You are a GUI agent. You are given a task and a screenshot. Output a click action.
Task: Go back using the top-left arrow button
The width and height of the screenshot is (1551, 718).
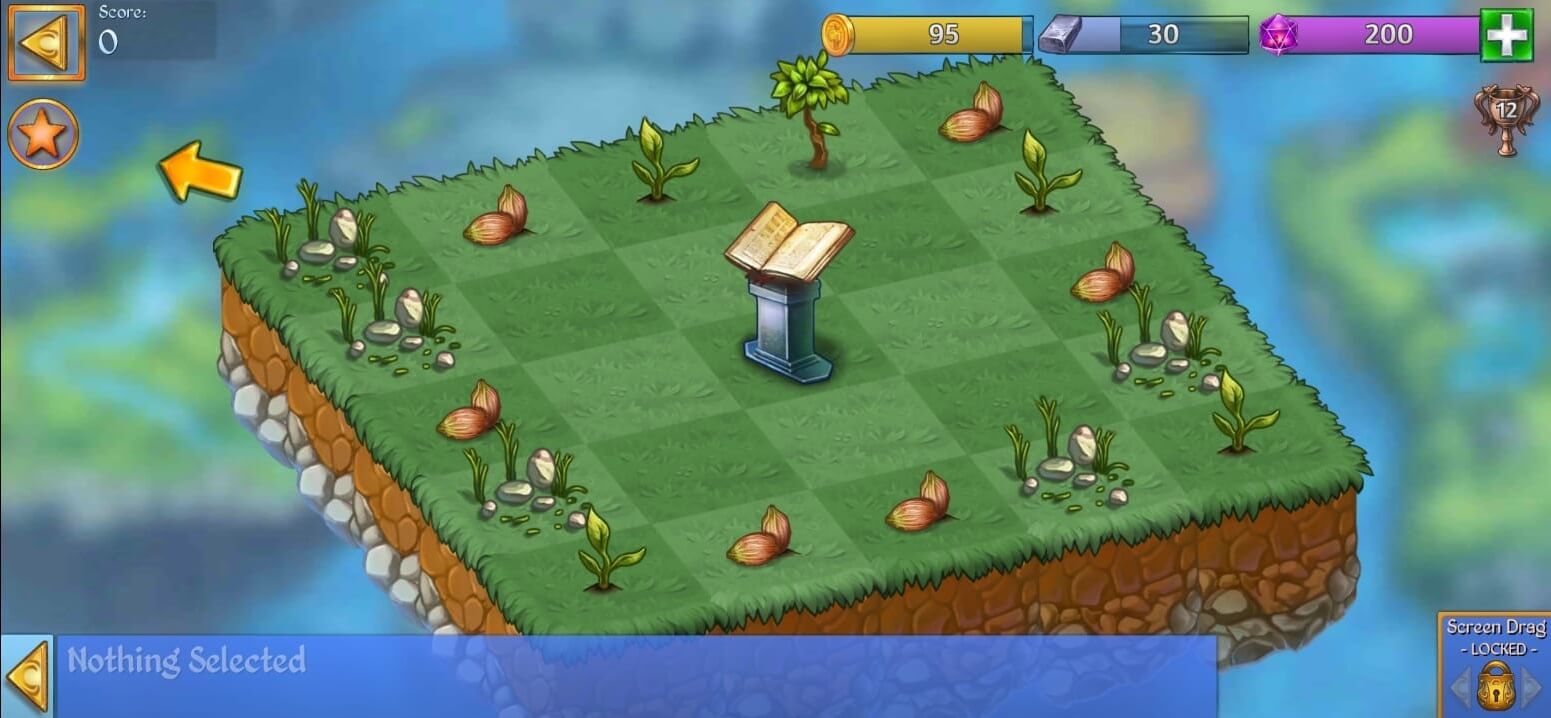click(46, 43)
